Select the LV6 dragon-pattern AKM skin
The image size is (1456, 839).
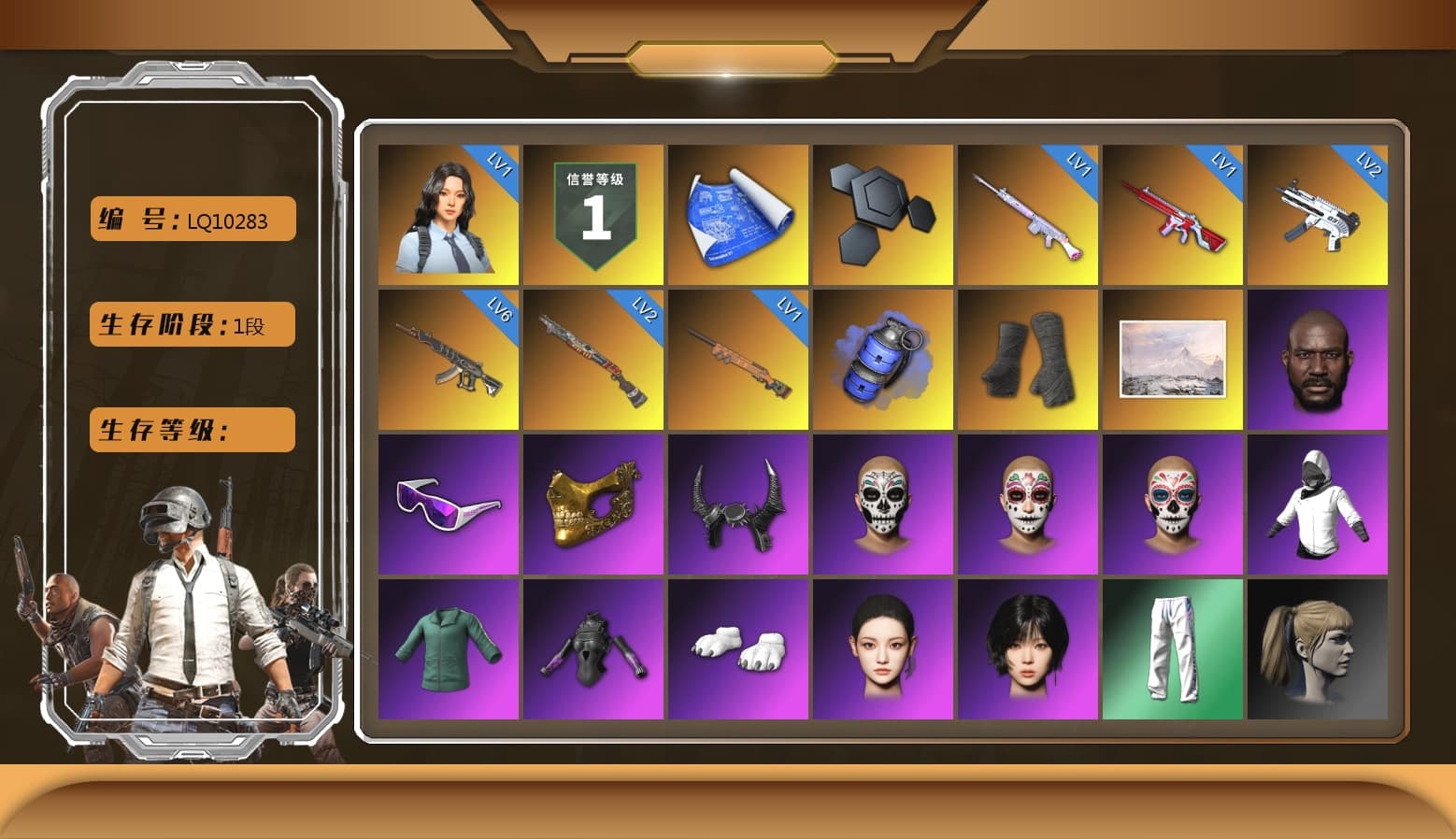pos(449,359)
